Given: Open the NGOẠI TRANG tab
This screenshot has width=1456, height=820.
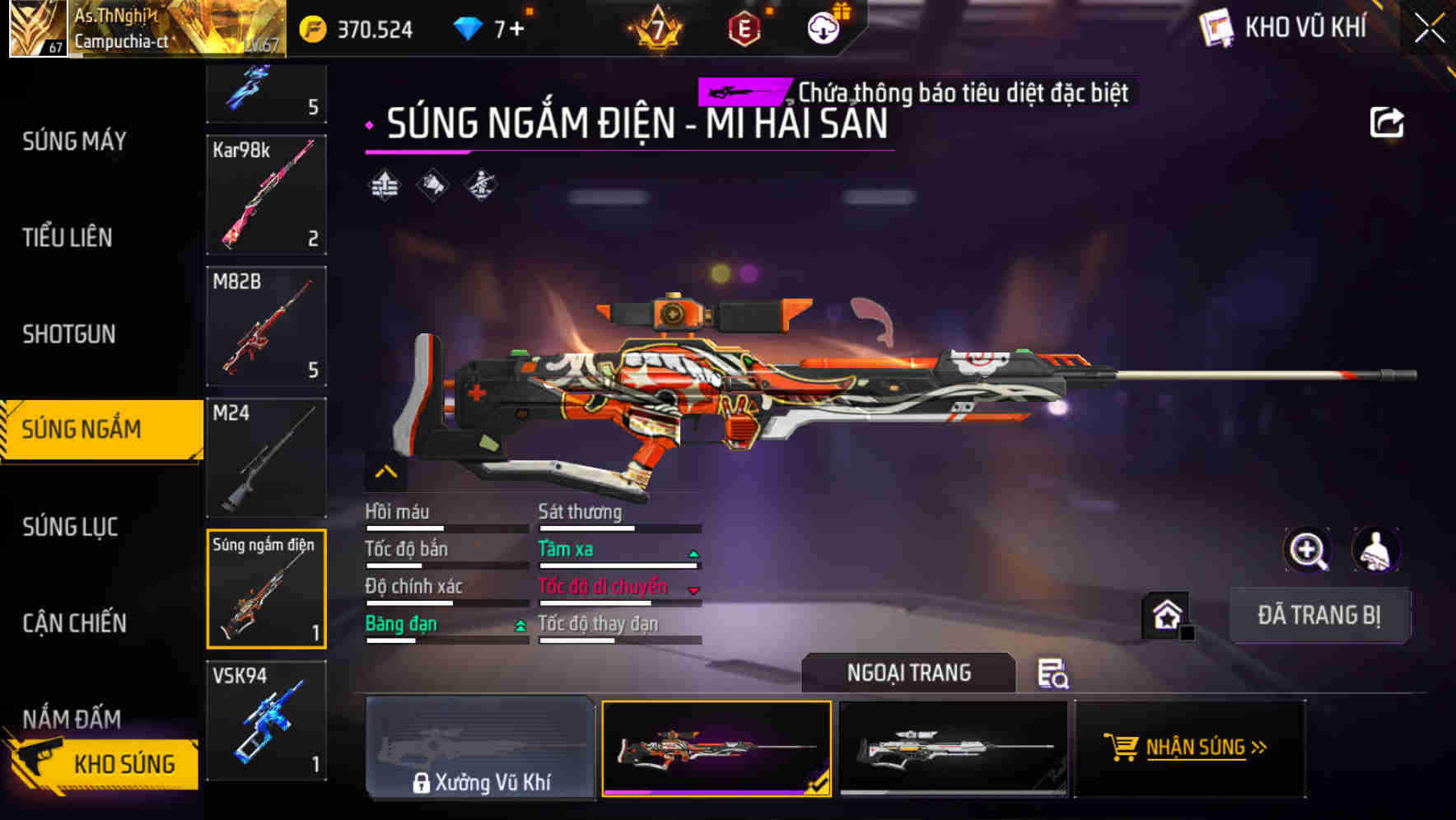Looking at the screenshot, I should pos(908,673).
